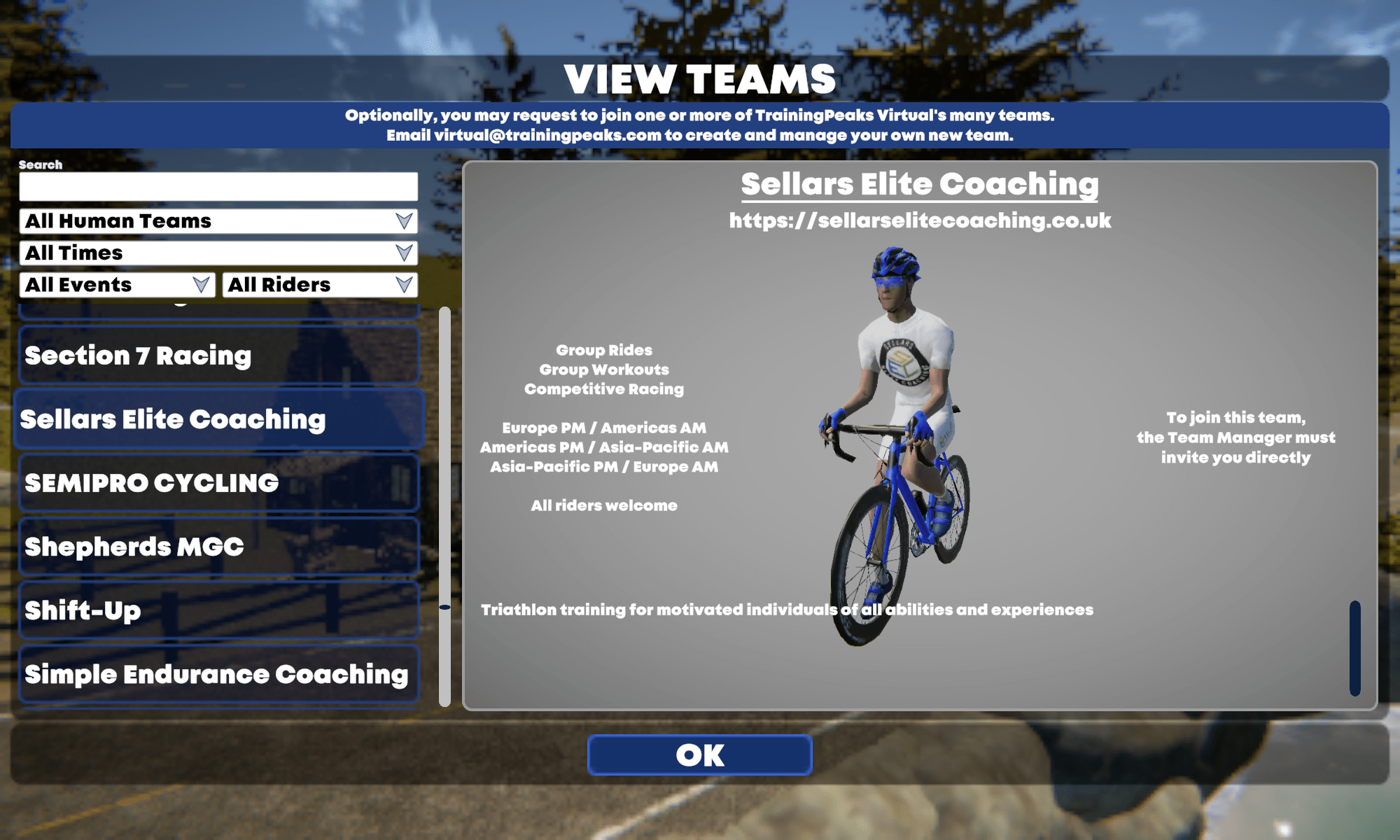The width and height of the screenshot is (1400, 840).
Task: Select the SEMIPRO CYCLING team
Action: tap(218, 483)
